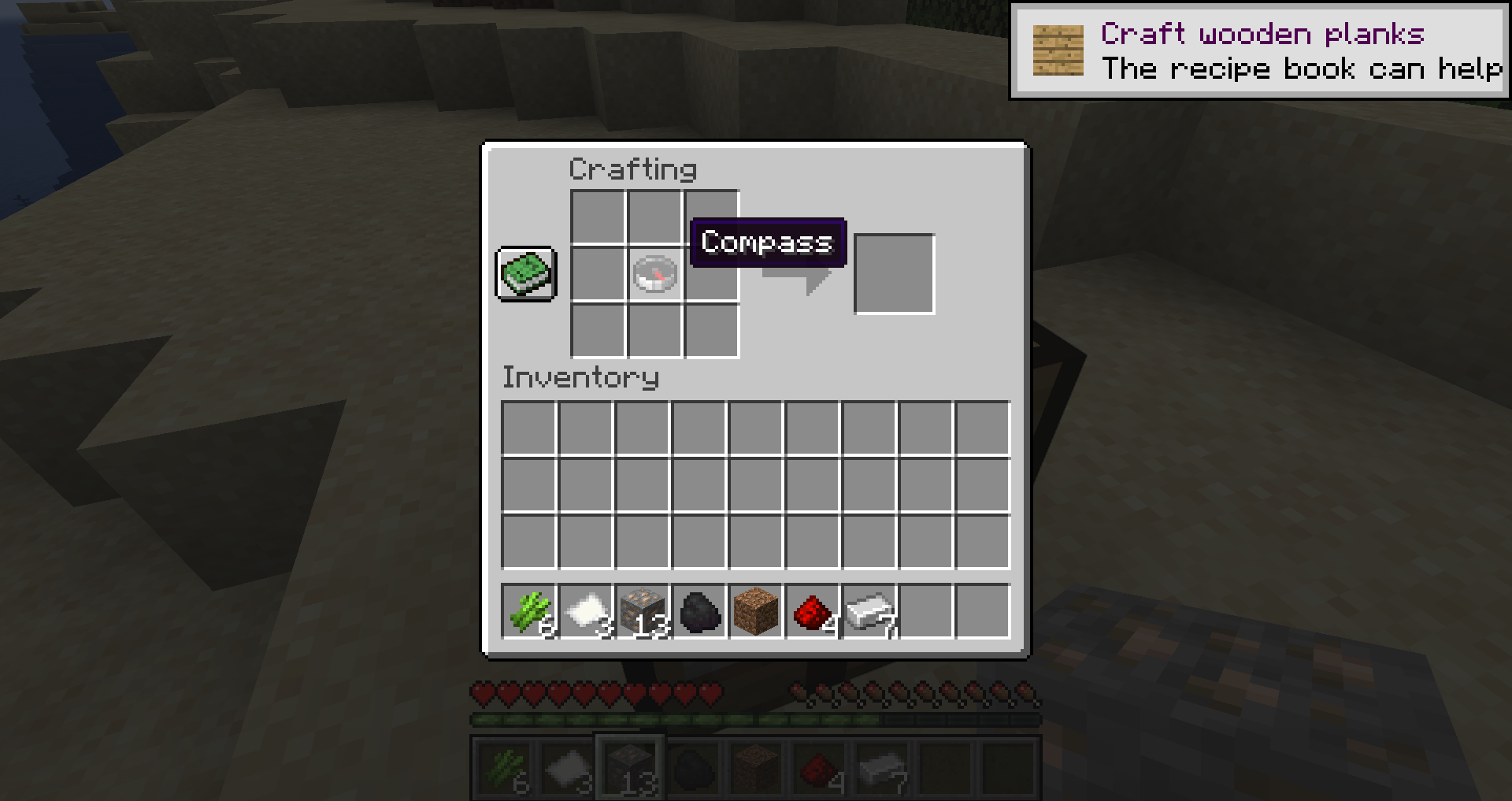The image size is (1512, 801).
Task: Click the Craft wooden planks tutorial hint
Action: [1258, 51]
